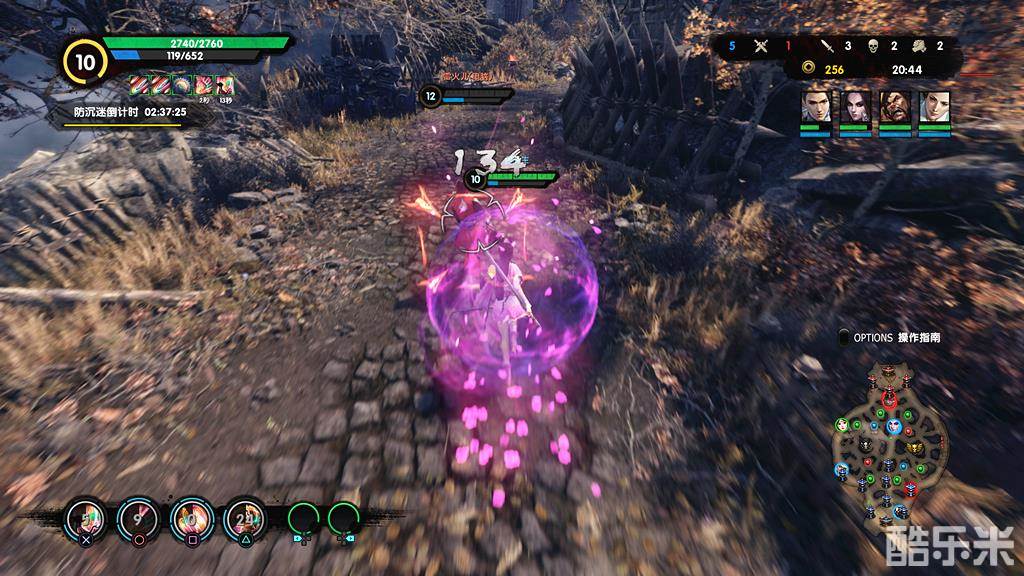Use the circle-button skill on cooldown 9
1024x576 pixels.
[x=136, y=518]
